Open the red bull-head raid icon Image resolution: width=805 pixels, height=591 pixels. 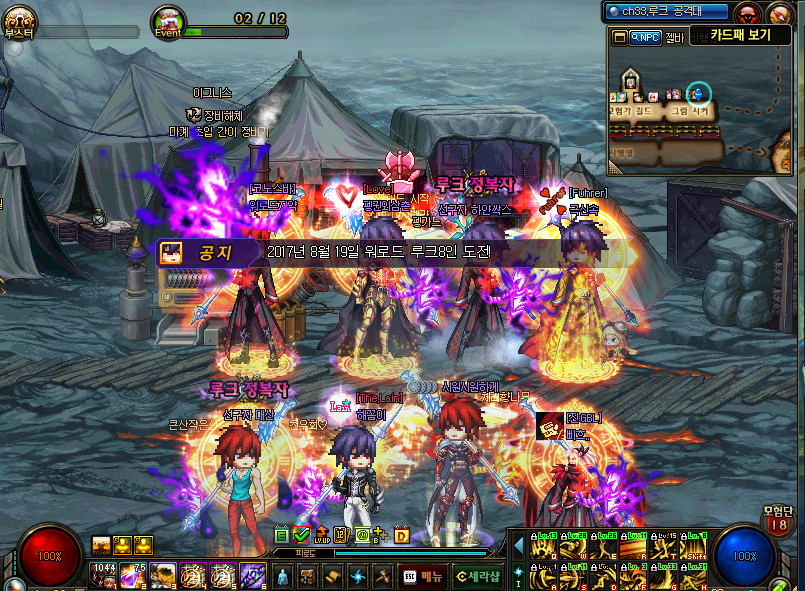coord(745,13)
